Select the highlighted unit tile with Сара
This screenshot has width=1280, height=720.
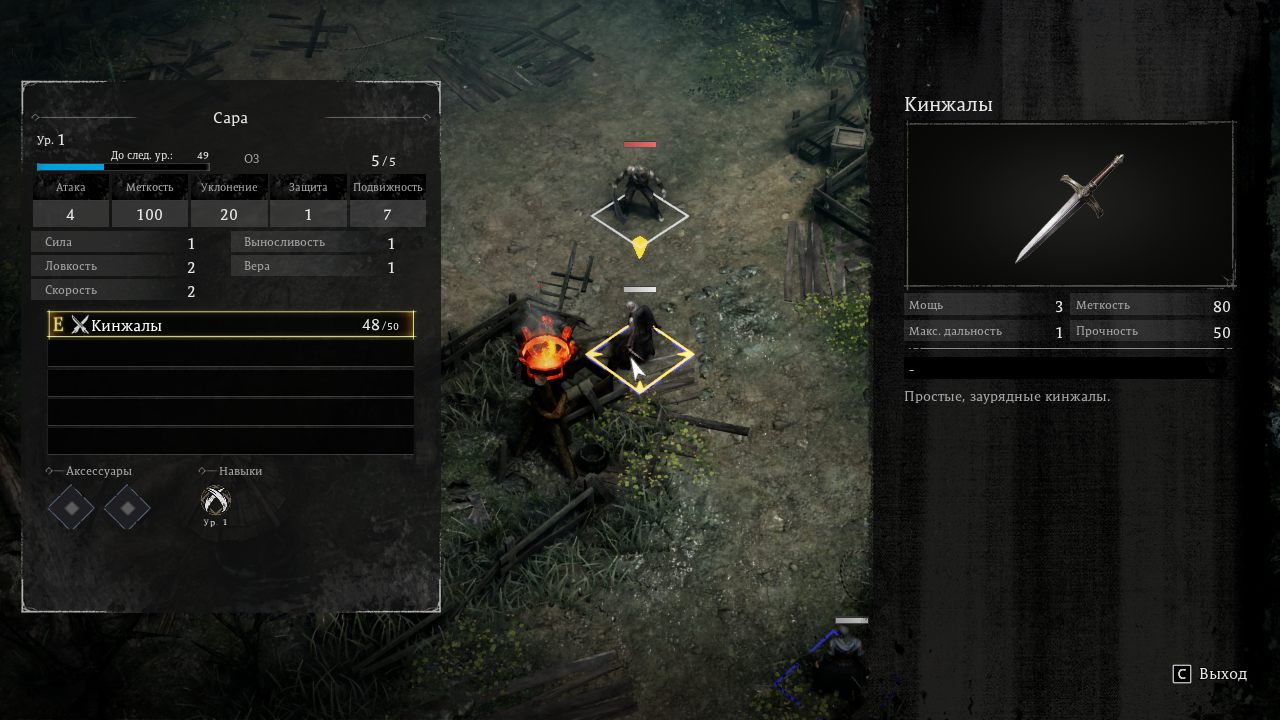pyautogui.click(x=639, y=355)
